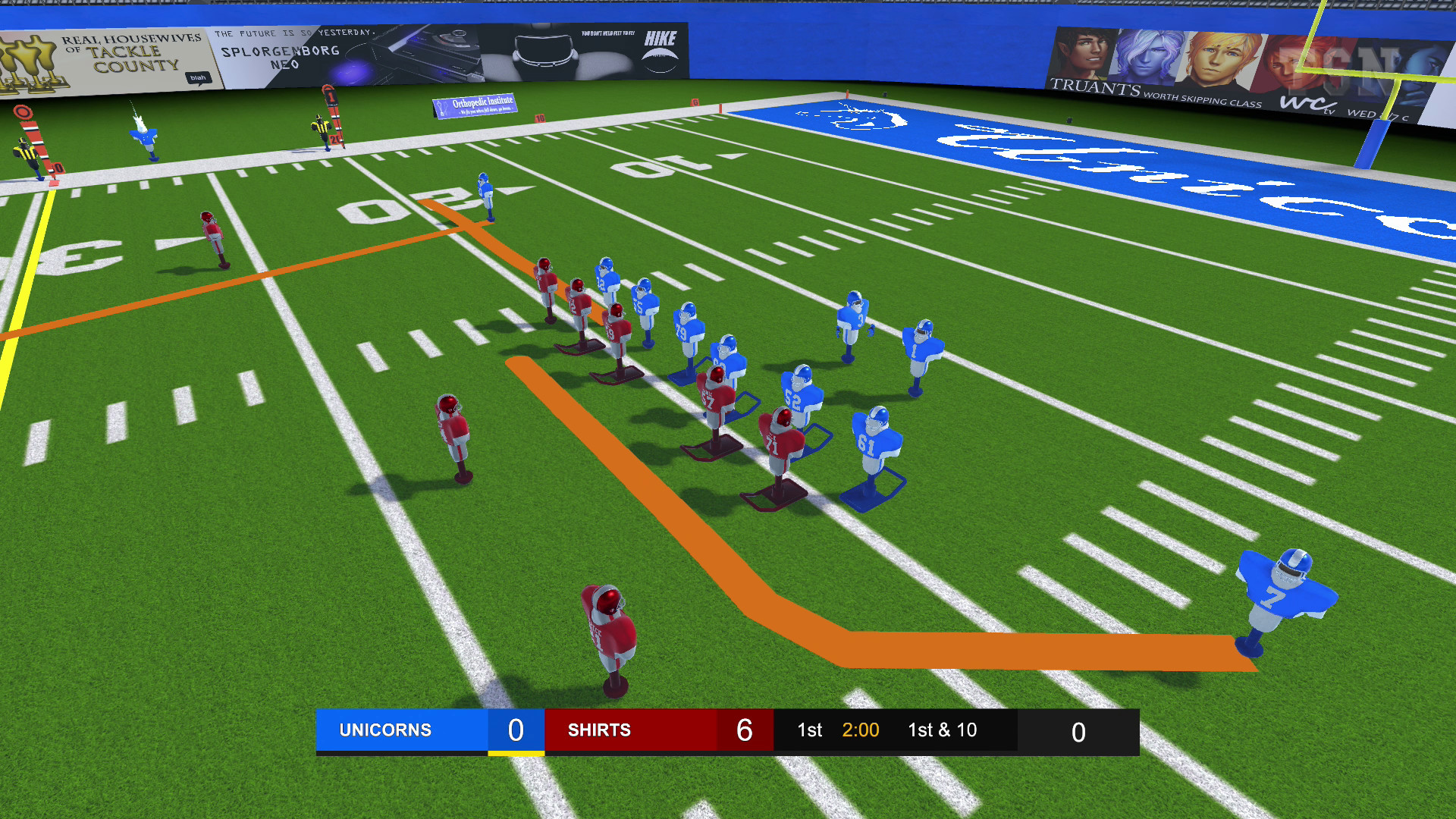Click the 2:00 game clock display
The width and height of the screenshot is (1456, 819).
coord(861,730)
